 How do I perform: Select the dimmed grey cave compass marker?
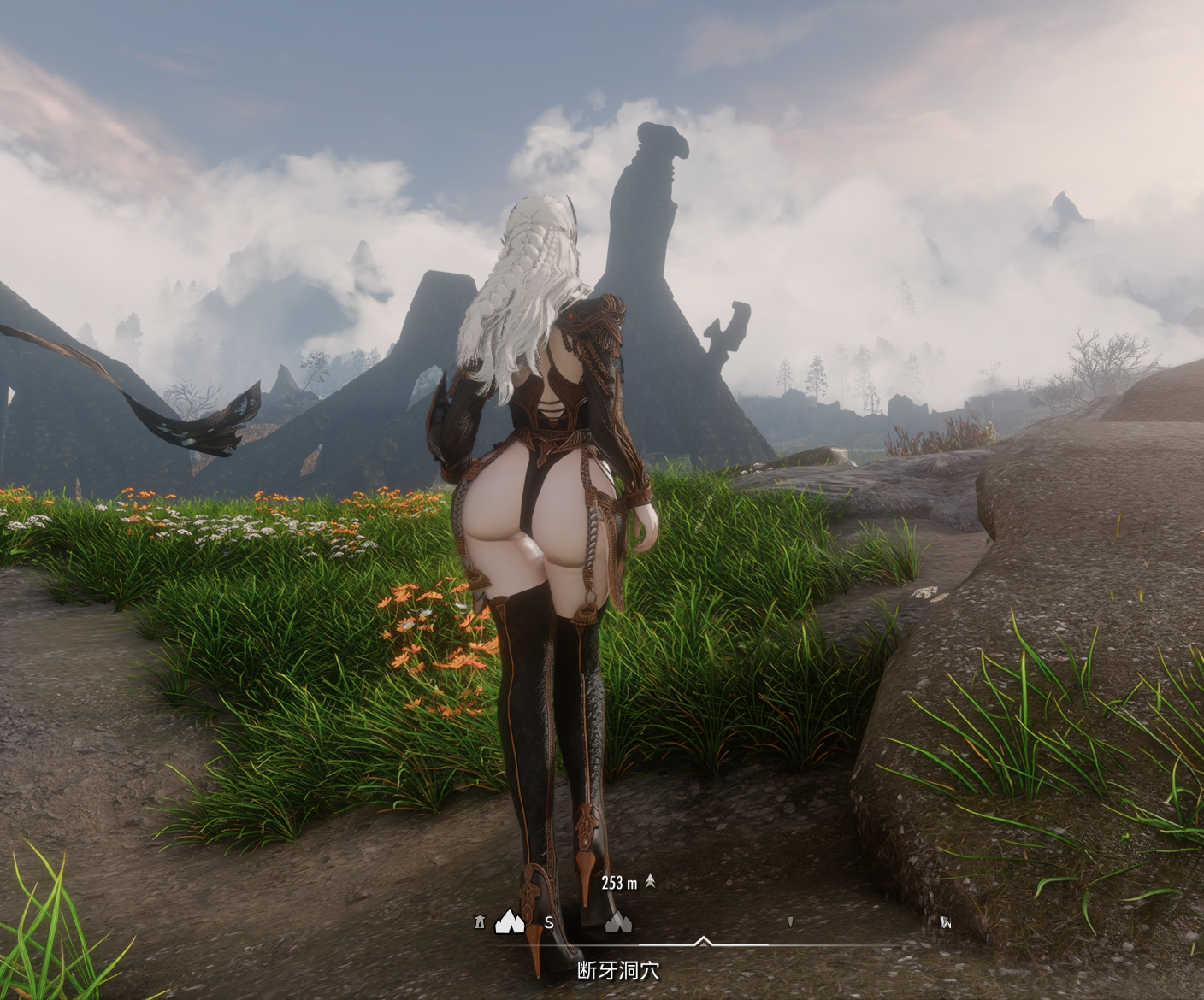pos(618,921)
